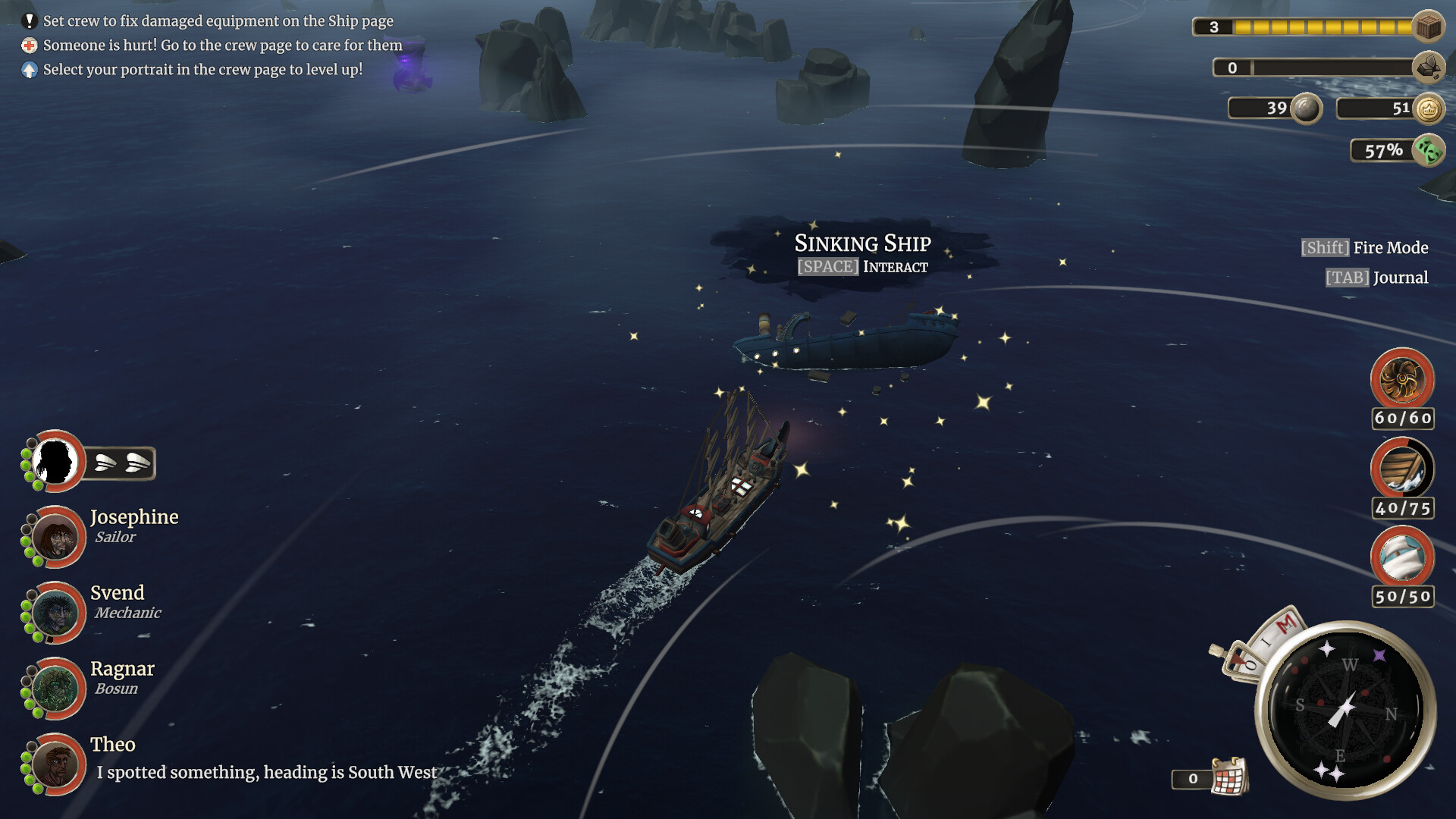Select the sails status icon
The width and height of the screenshot is (1456, 819).
1402,557
